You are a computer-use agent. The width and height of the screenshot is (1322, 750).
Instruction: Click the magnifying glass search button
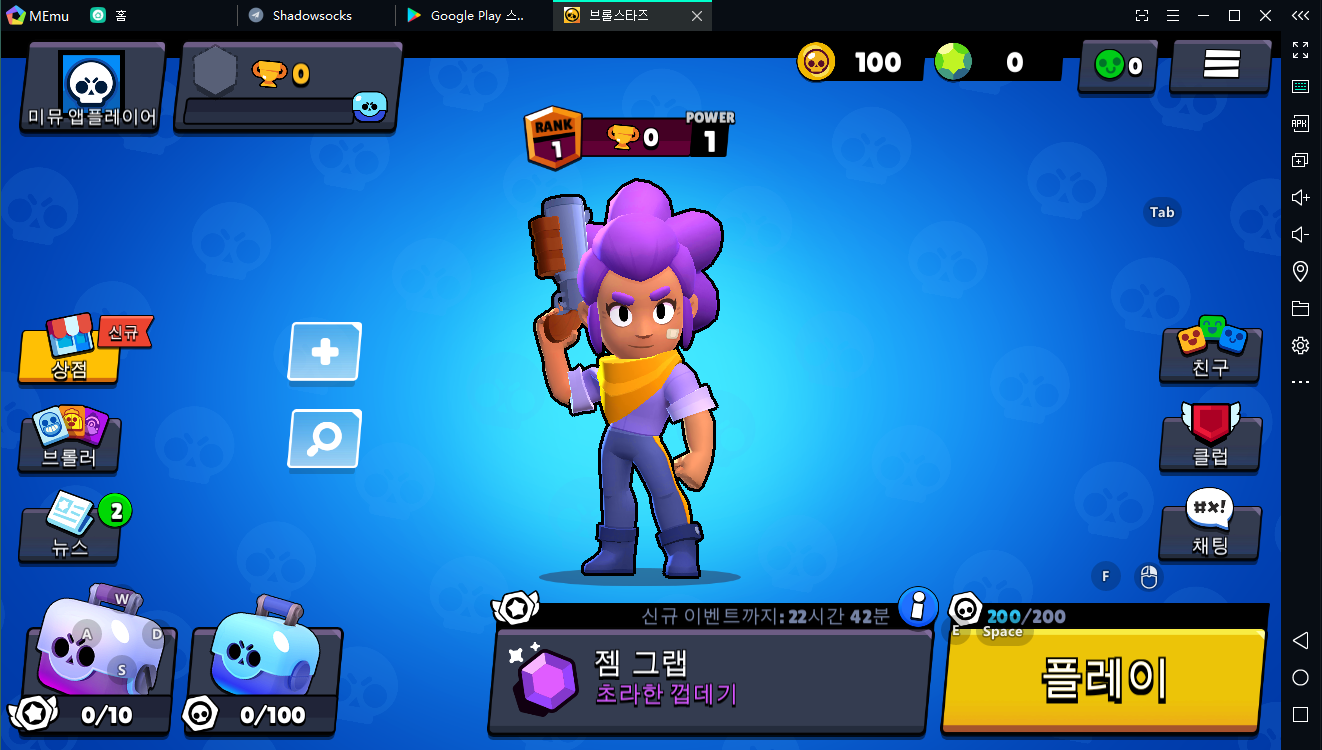point(325,438)
